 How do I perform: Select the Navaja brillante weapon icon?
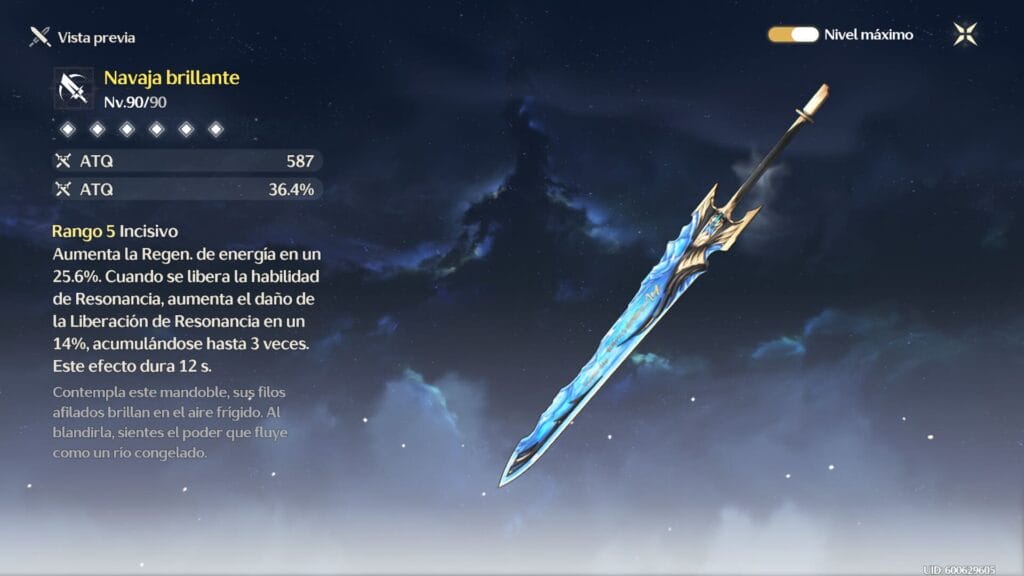(x=73, y=88)
